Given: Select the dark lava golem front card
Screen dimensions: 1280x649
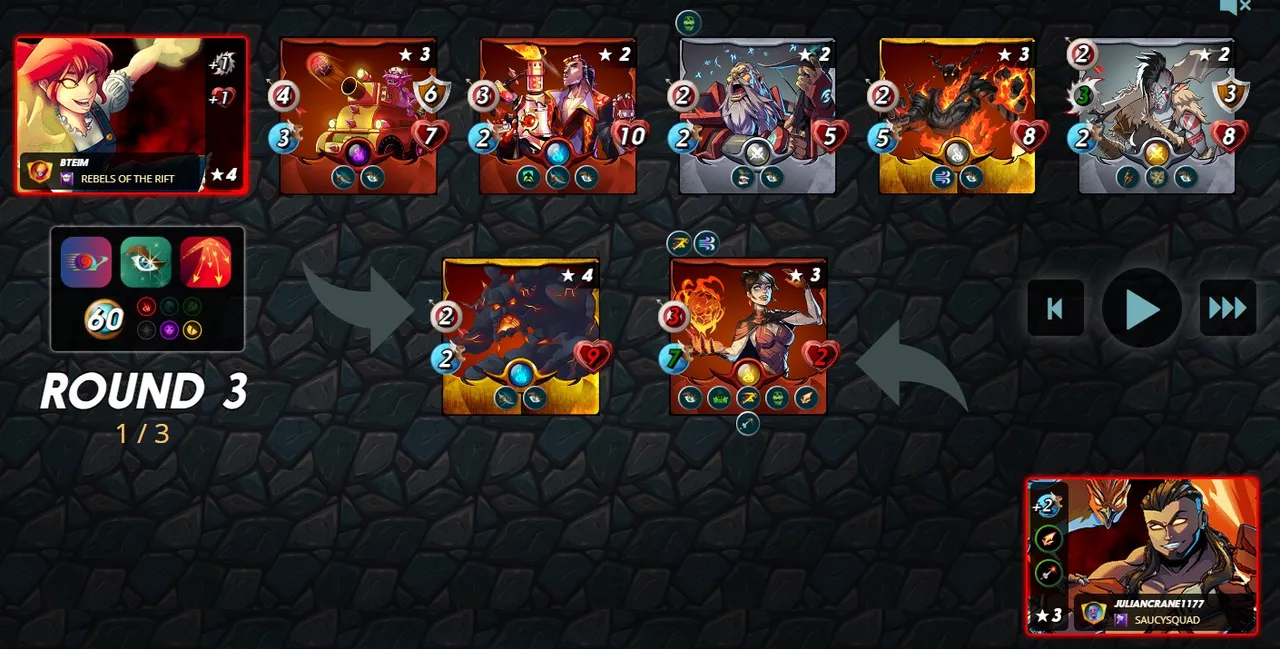Looking at the screenshot, I should point(521,336).
